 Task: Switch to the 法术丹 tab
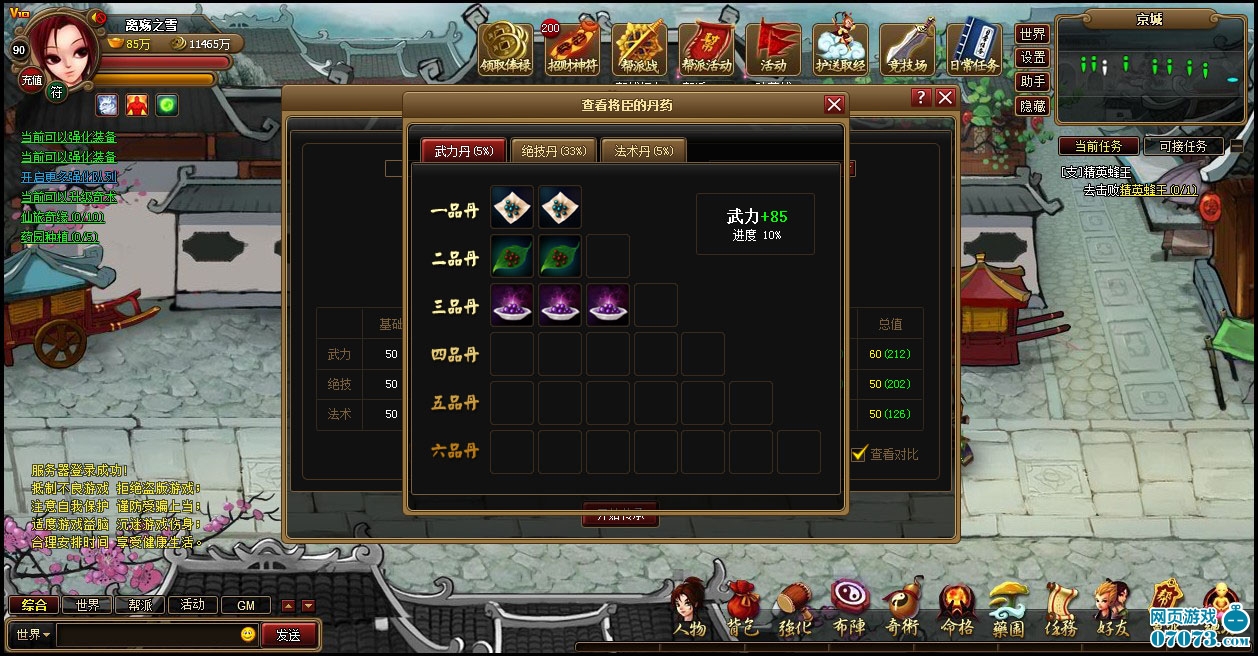[x=643, y=151]
